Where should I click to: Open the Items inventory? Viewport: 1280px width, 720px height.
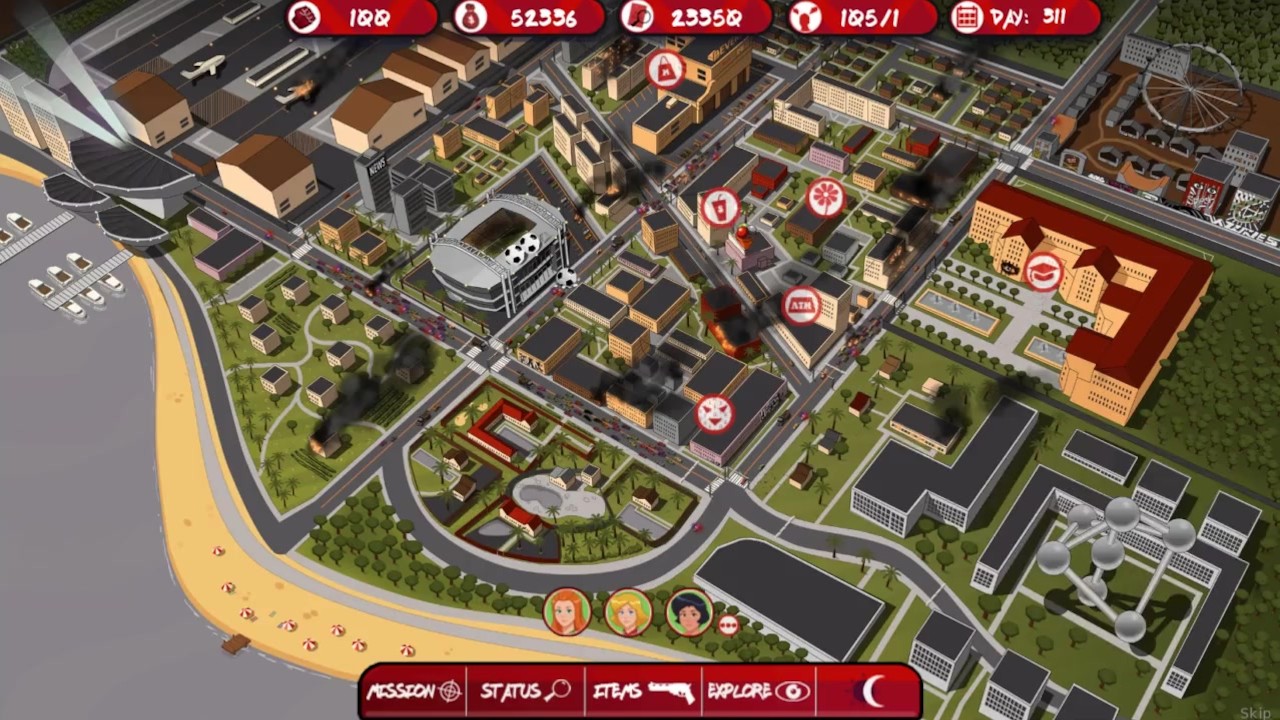[643, 691]
